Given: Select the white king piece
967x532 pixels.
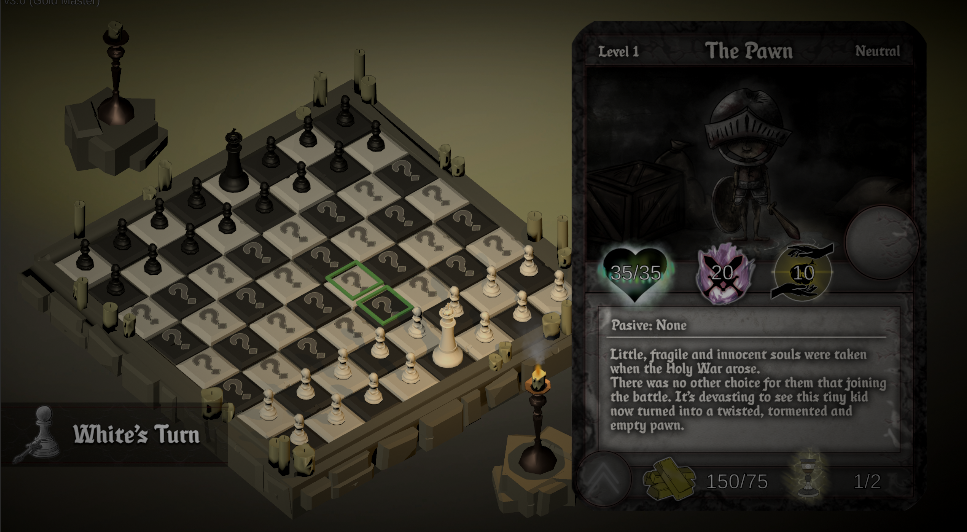Looking at the screenshot, I should (447, 337).
